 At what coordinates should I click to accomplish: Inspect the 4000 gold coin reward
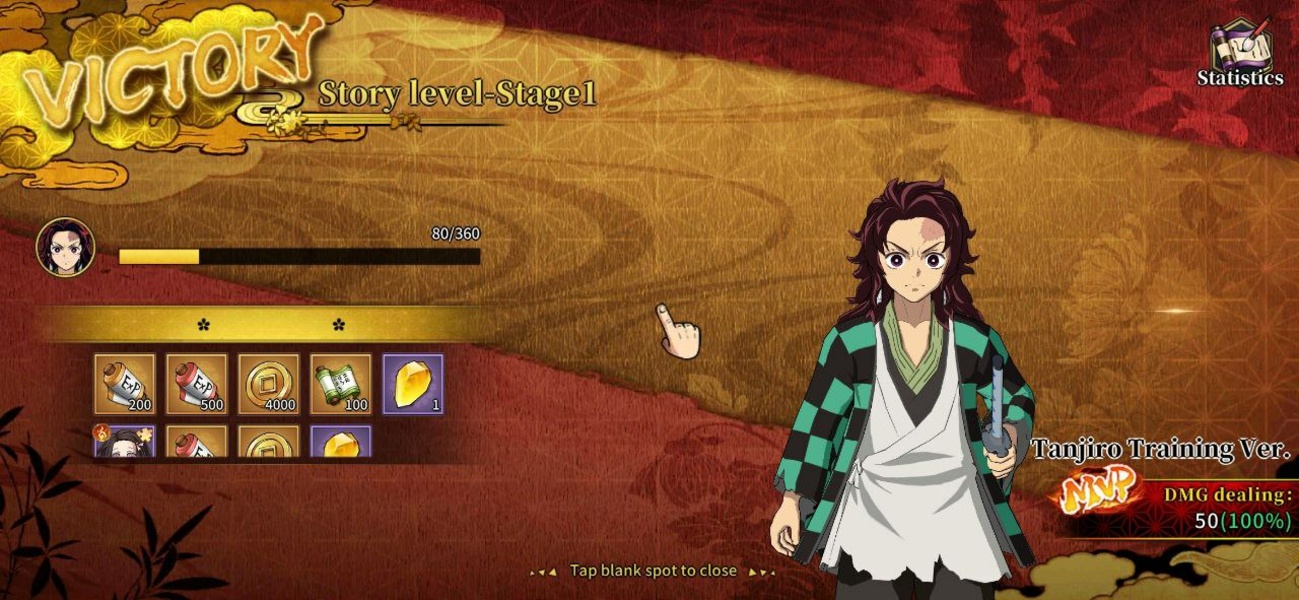[x=269, y=384]
